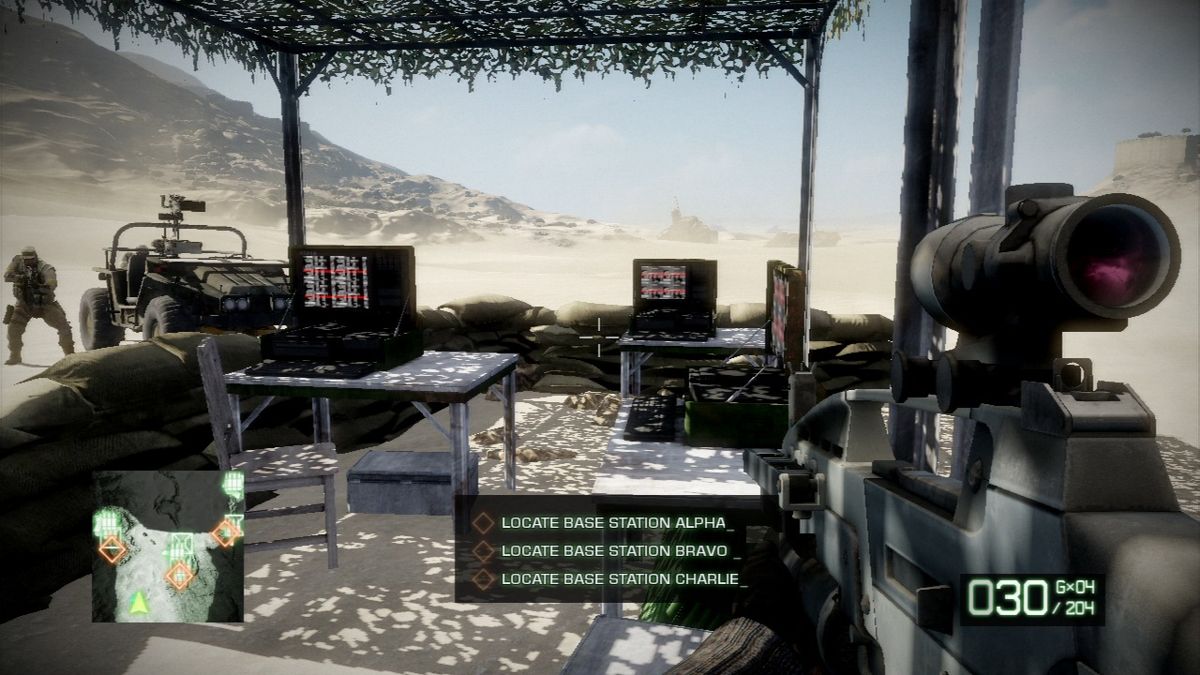Open the minimap
The width and height of the screenshot is (1200, 675).
[x=168, y=546]
